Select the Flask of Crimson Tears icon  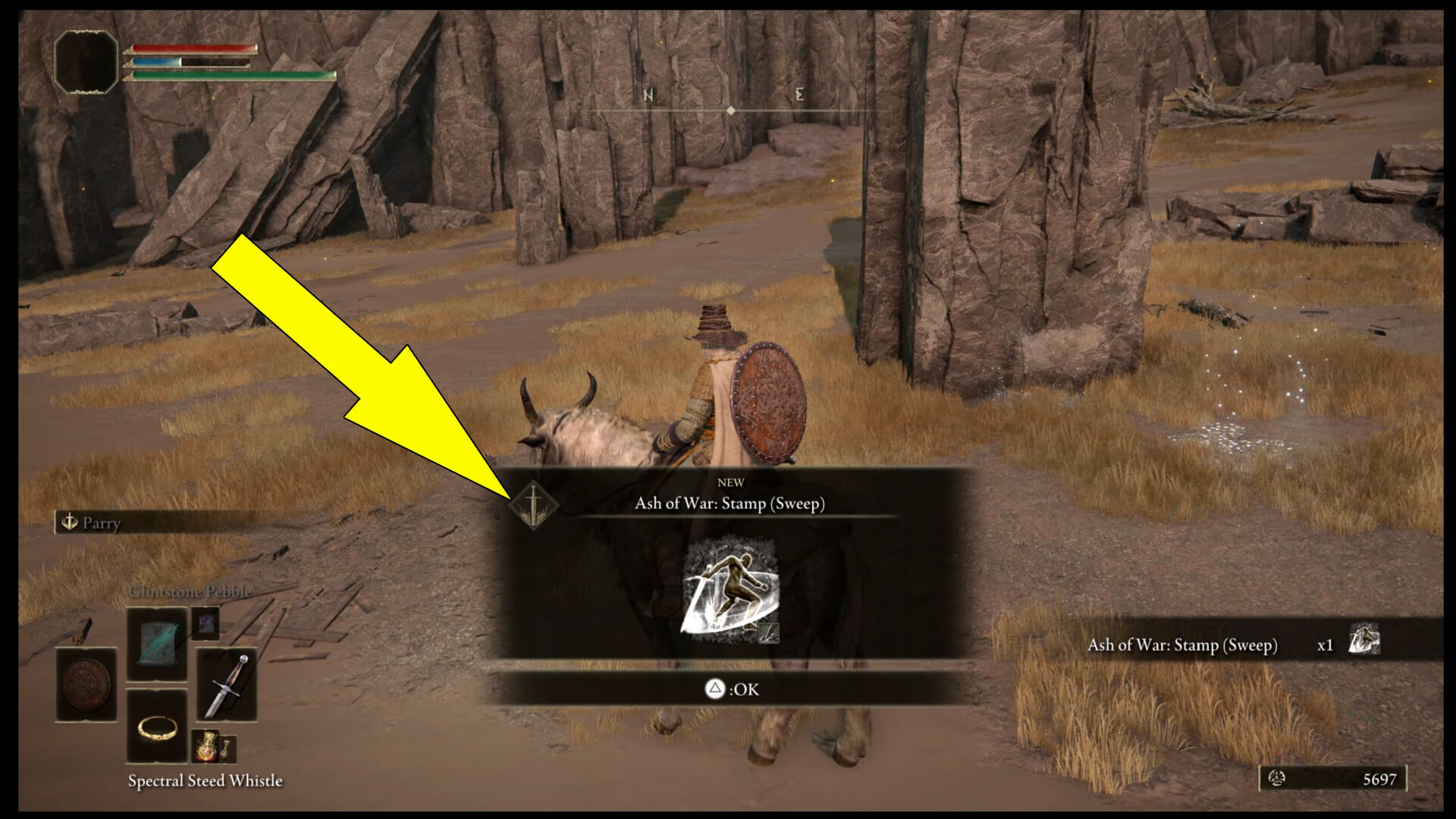point(204,747)
